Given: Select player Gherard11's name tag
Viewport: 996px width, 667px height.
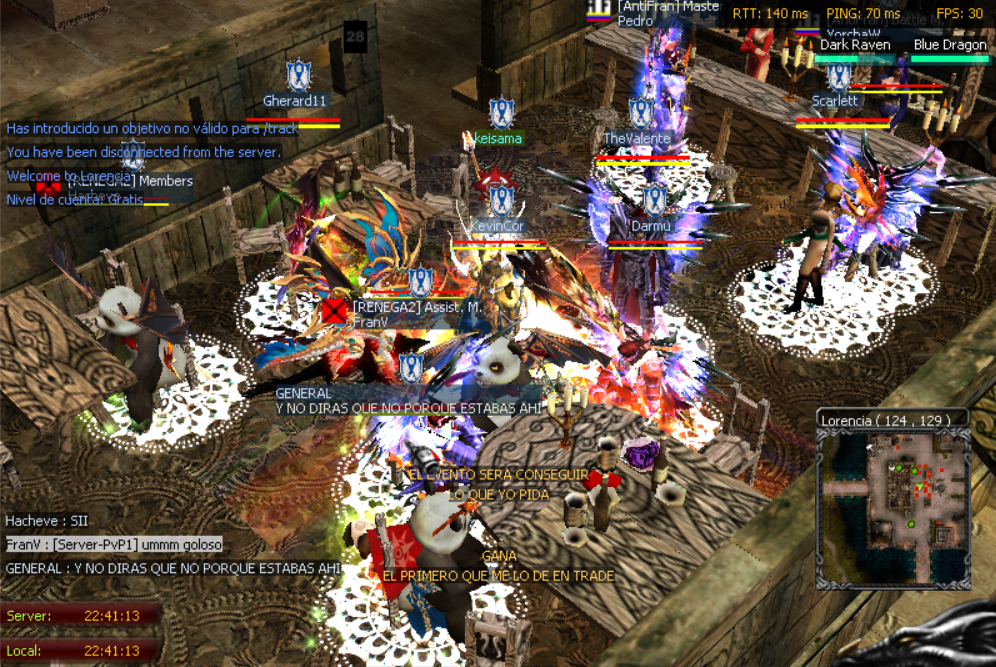Looking at the screenshot, I should tap(295, 101).
